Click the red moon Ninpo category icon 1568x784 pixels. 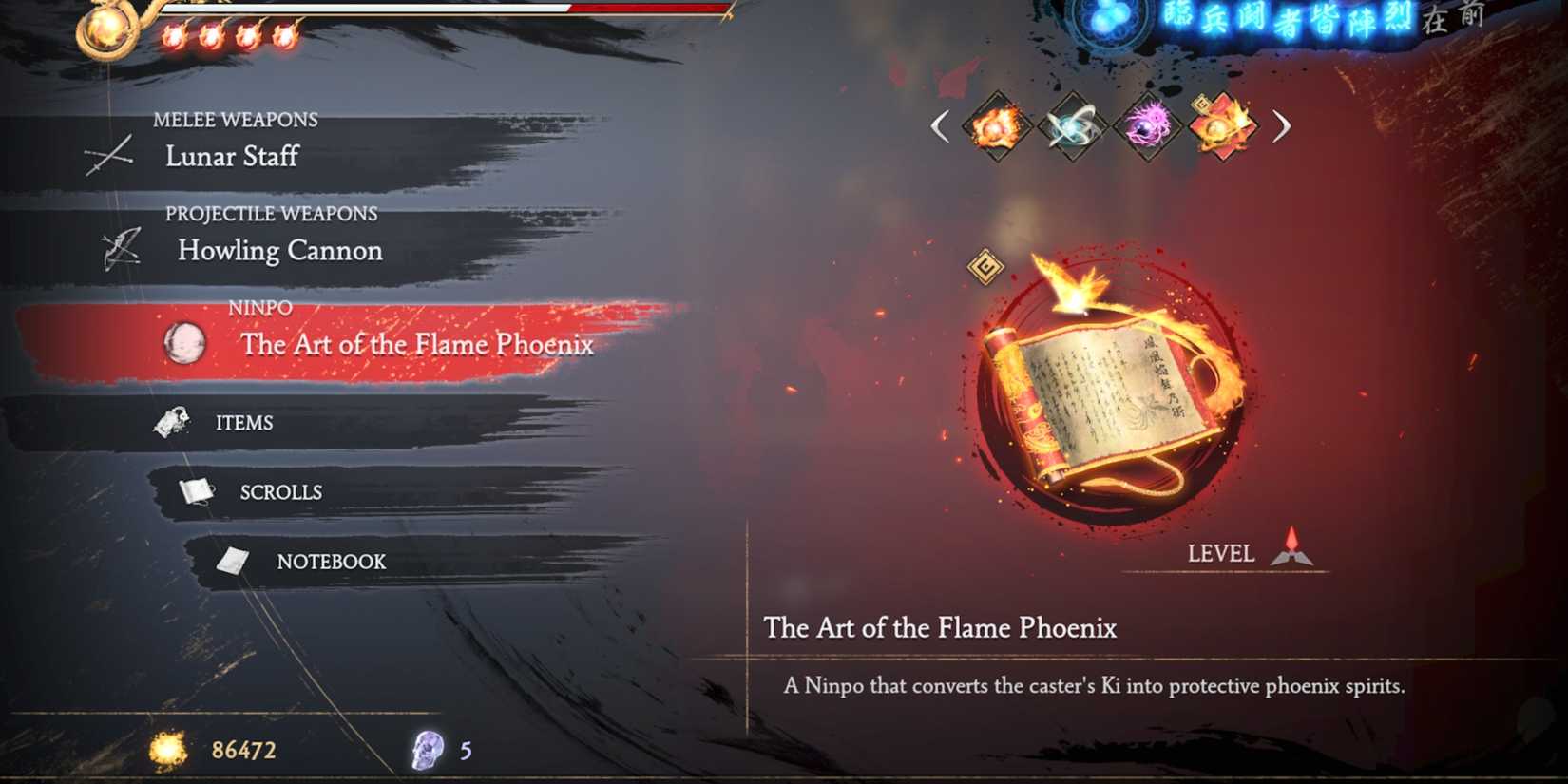[x=186, y=345]
